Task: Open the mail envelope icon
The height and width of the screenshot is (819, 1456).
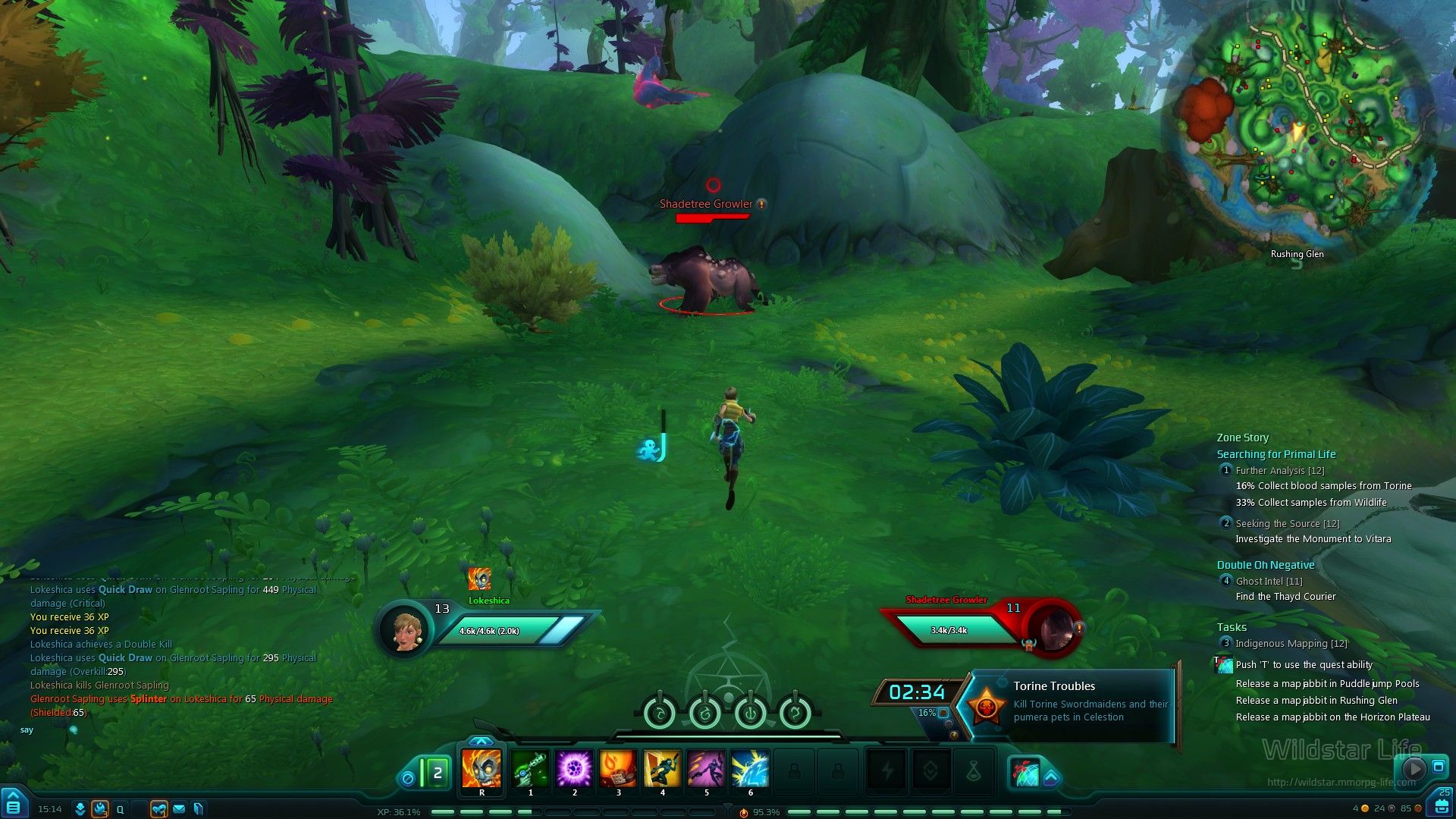Action: coord(179,809)
